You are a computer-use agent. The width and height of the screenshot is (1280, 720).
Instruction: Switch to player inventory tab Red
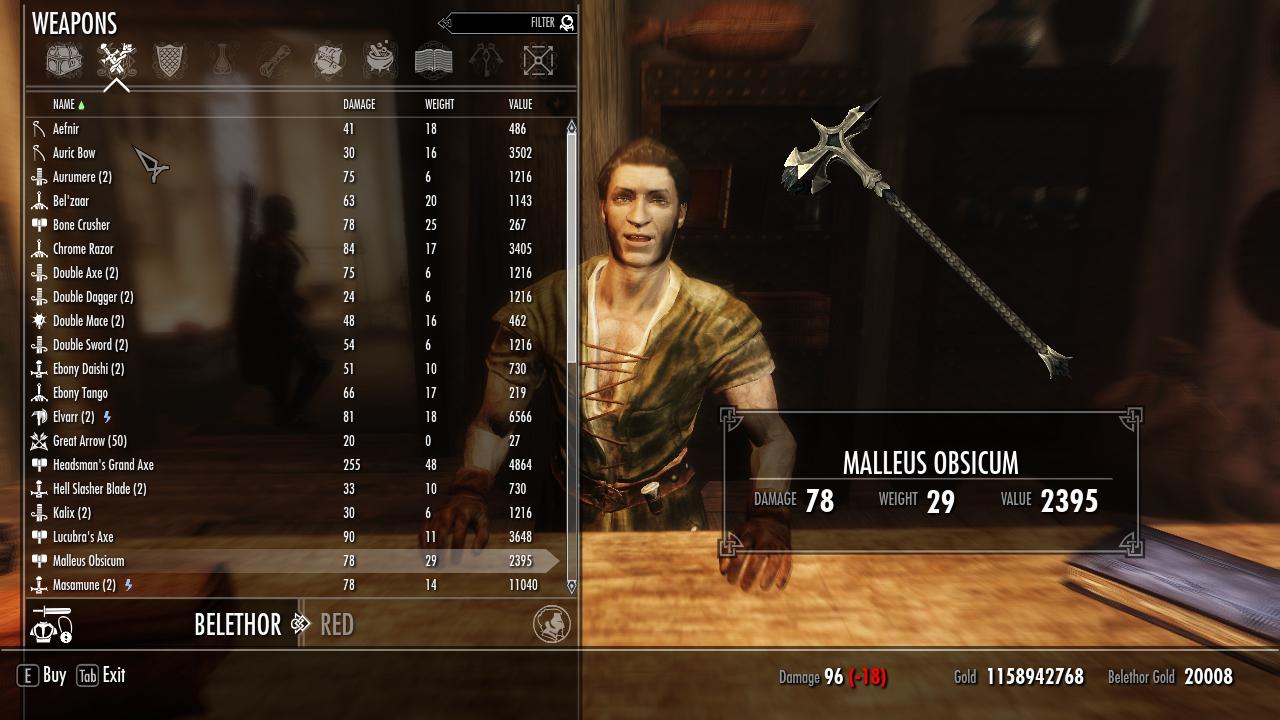point(336,625)
